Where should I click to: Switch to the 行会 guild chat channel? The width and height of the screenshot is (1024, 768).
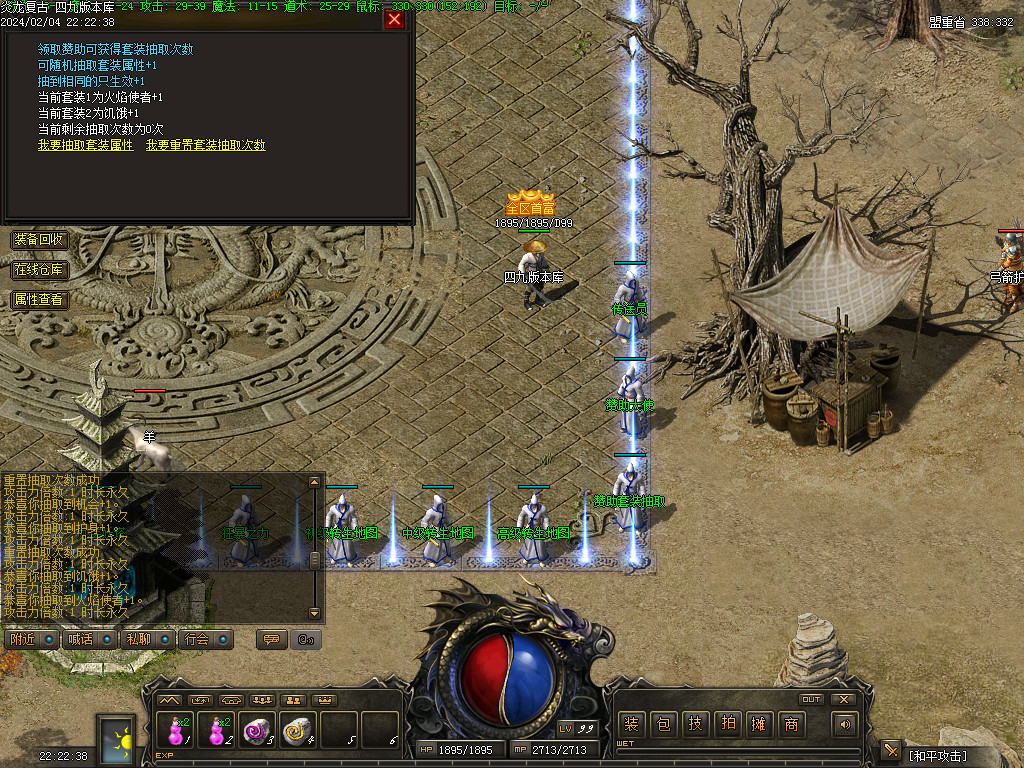[198, 639]
